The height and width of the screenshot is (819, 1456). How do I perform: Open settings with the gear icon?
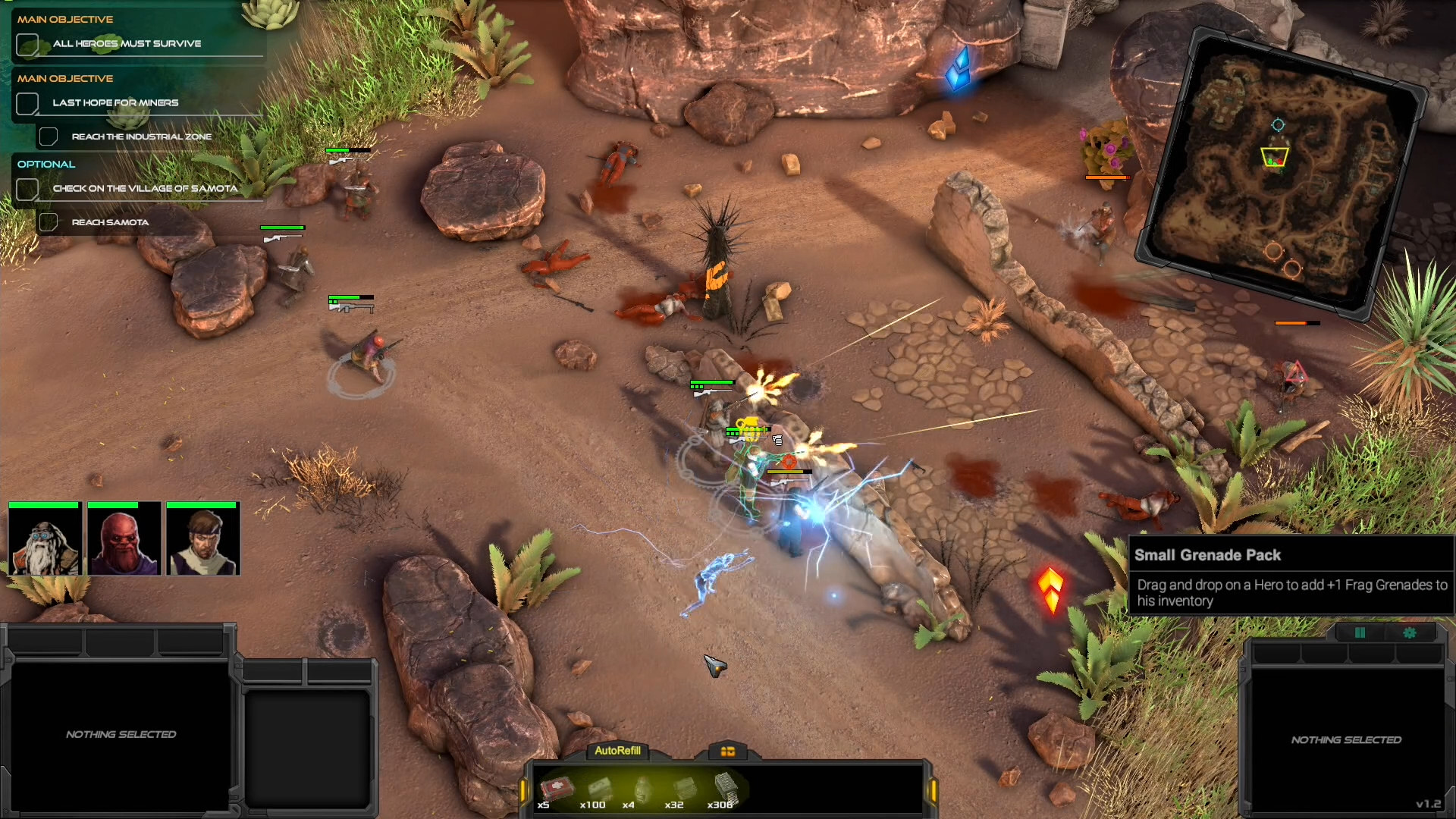pos(1410,632)
